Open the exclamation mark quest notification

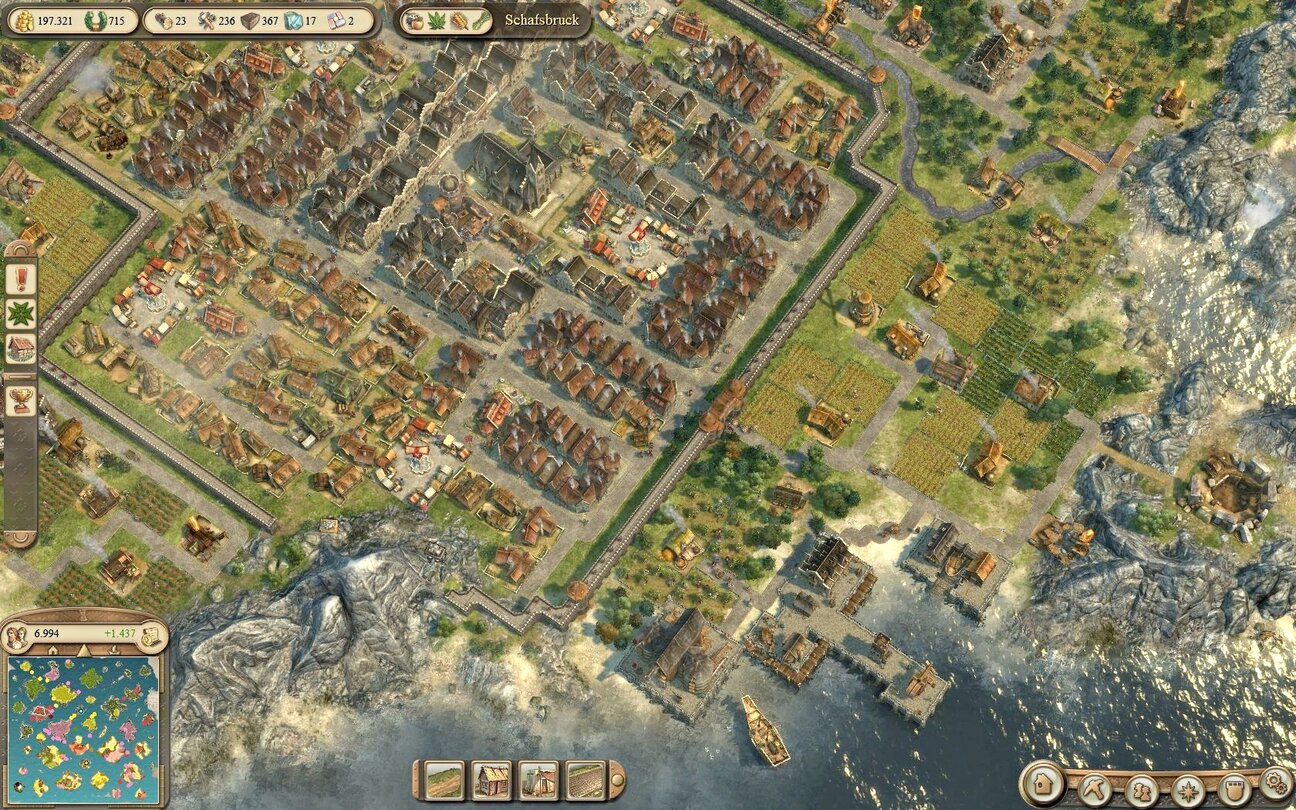click(20, 277)
